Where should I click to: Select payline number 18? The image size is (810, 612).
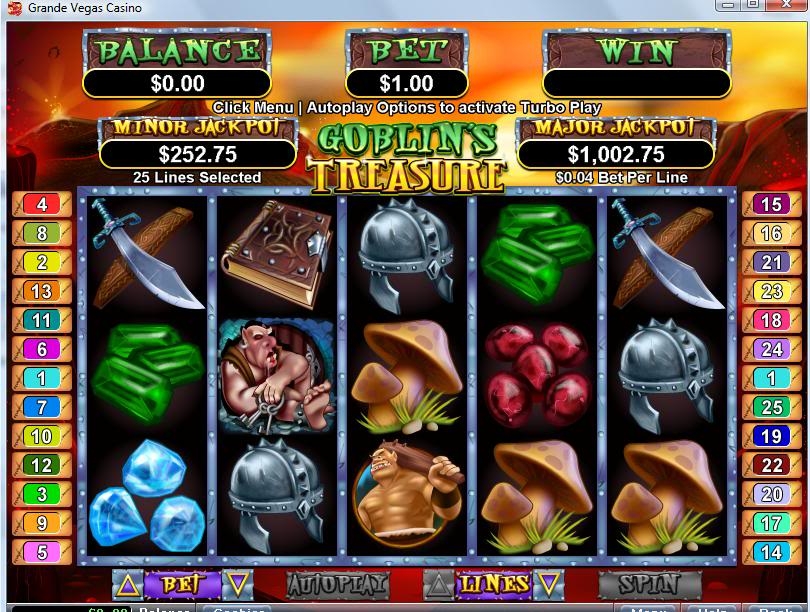click(770, 321)
